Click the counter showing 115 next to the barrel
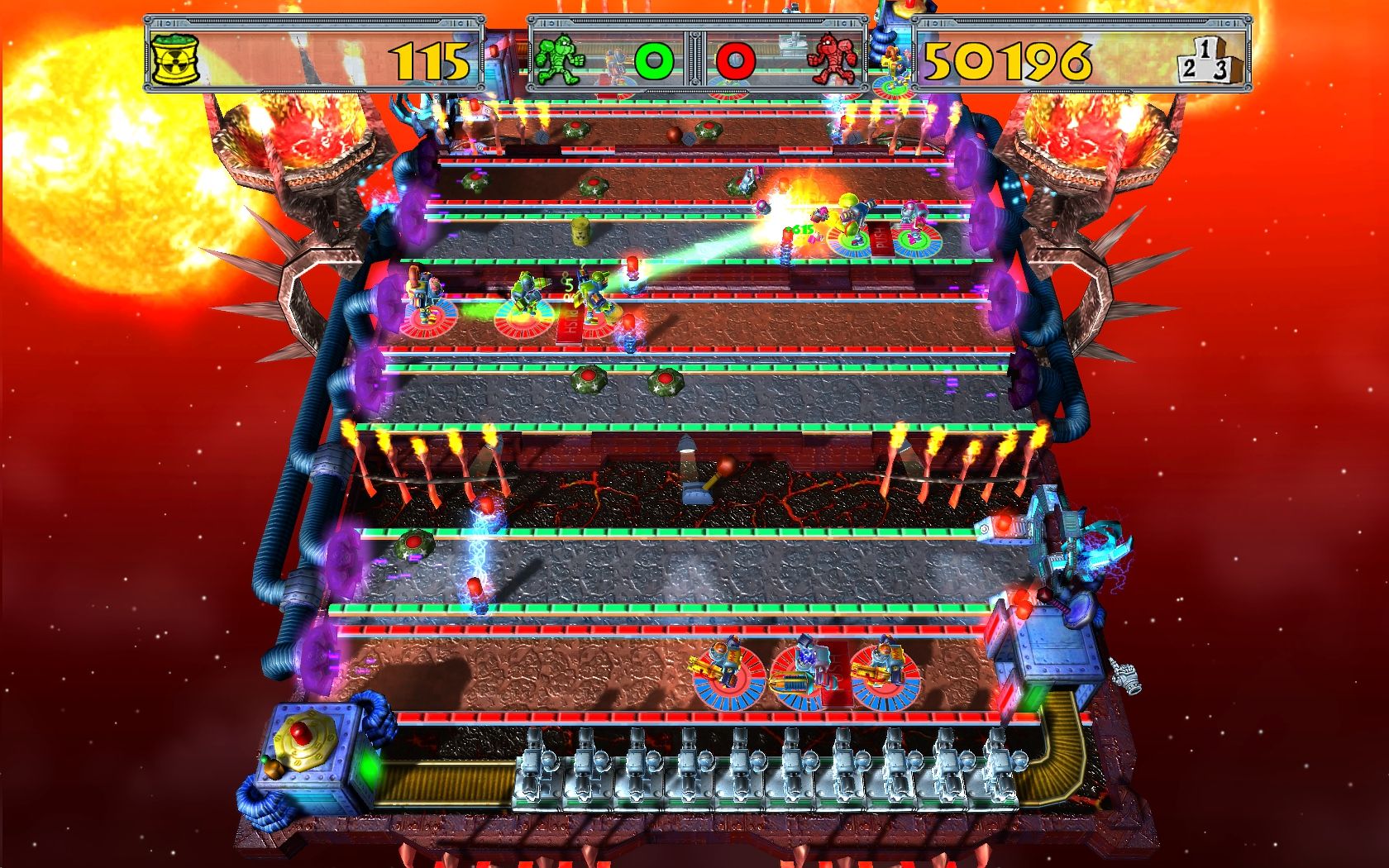The height and width of the screenshot is (868, 1389). tap(430, 58)
